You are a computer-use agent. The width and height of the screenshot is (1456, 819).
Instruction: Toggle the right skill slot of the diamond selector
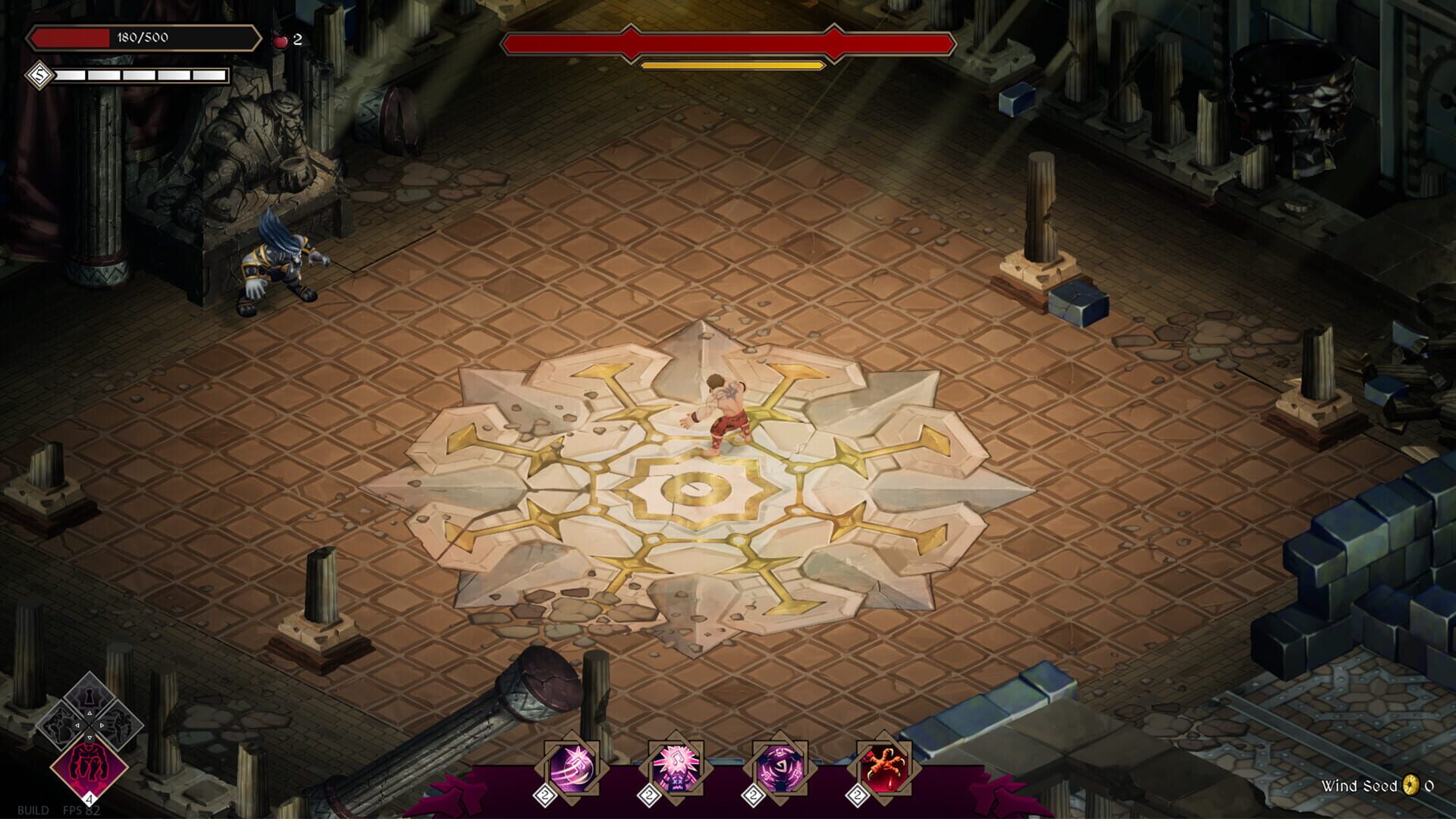click(119, 725)
